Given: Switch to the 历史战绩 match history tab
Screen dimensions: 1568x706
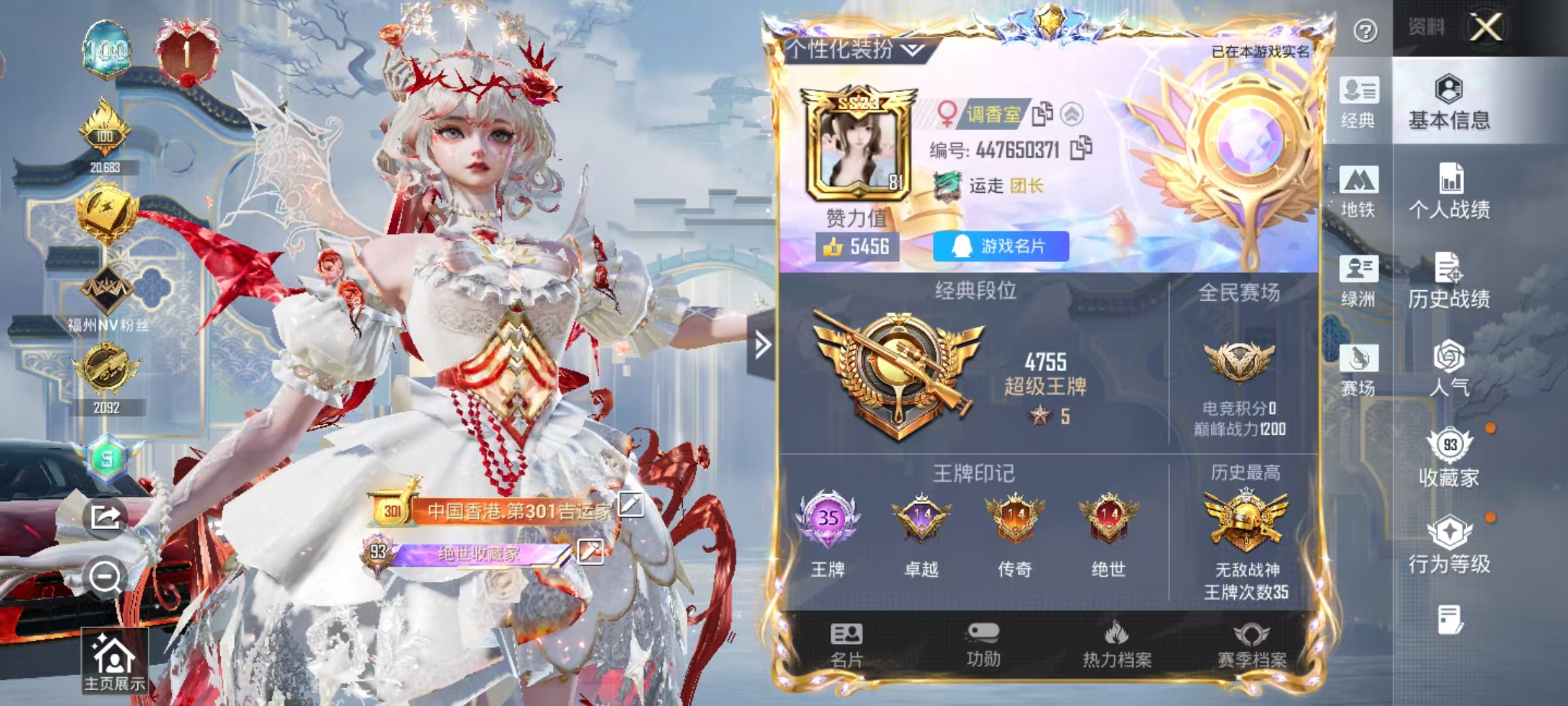Looking at the screenshot, I should [1449, 281].
